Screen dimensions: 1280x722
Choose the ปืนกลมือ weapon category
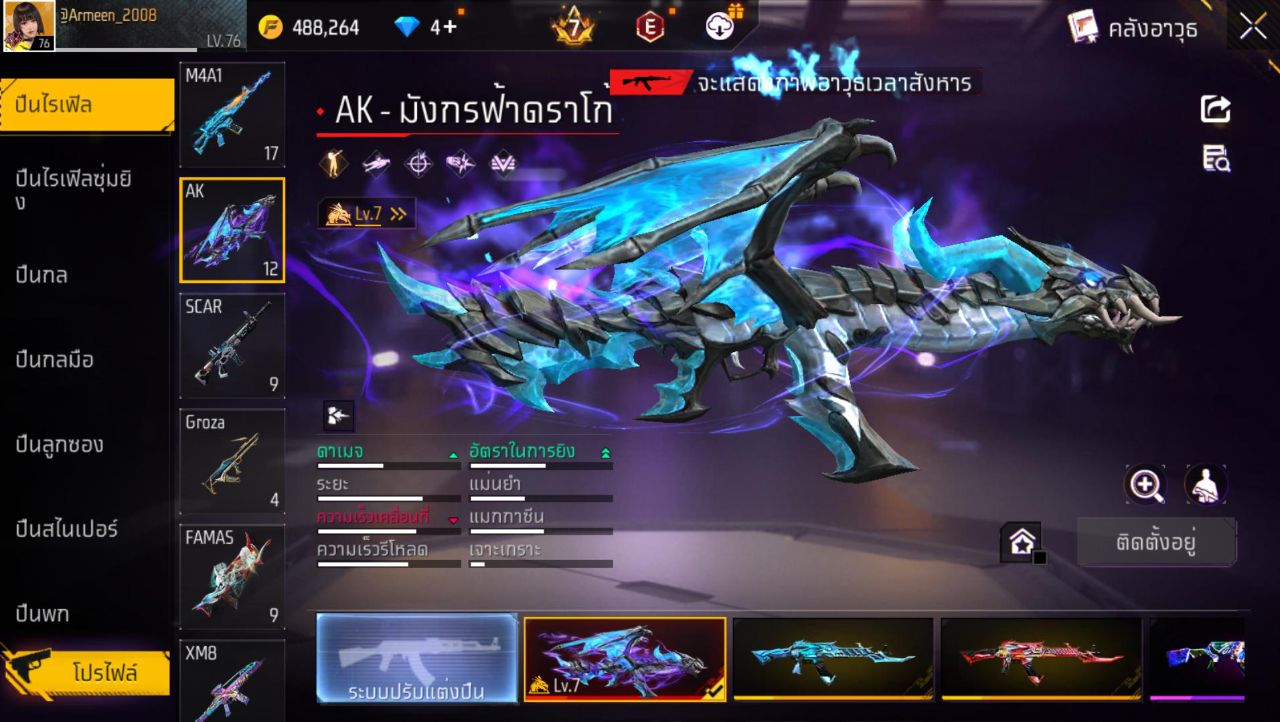click(x=55, y=360)
